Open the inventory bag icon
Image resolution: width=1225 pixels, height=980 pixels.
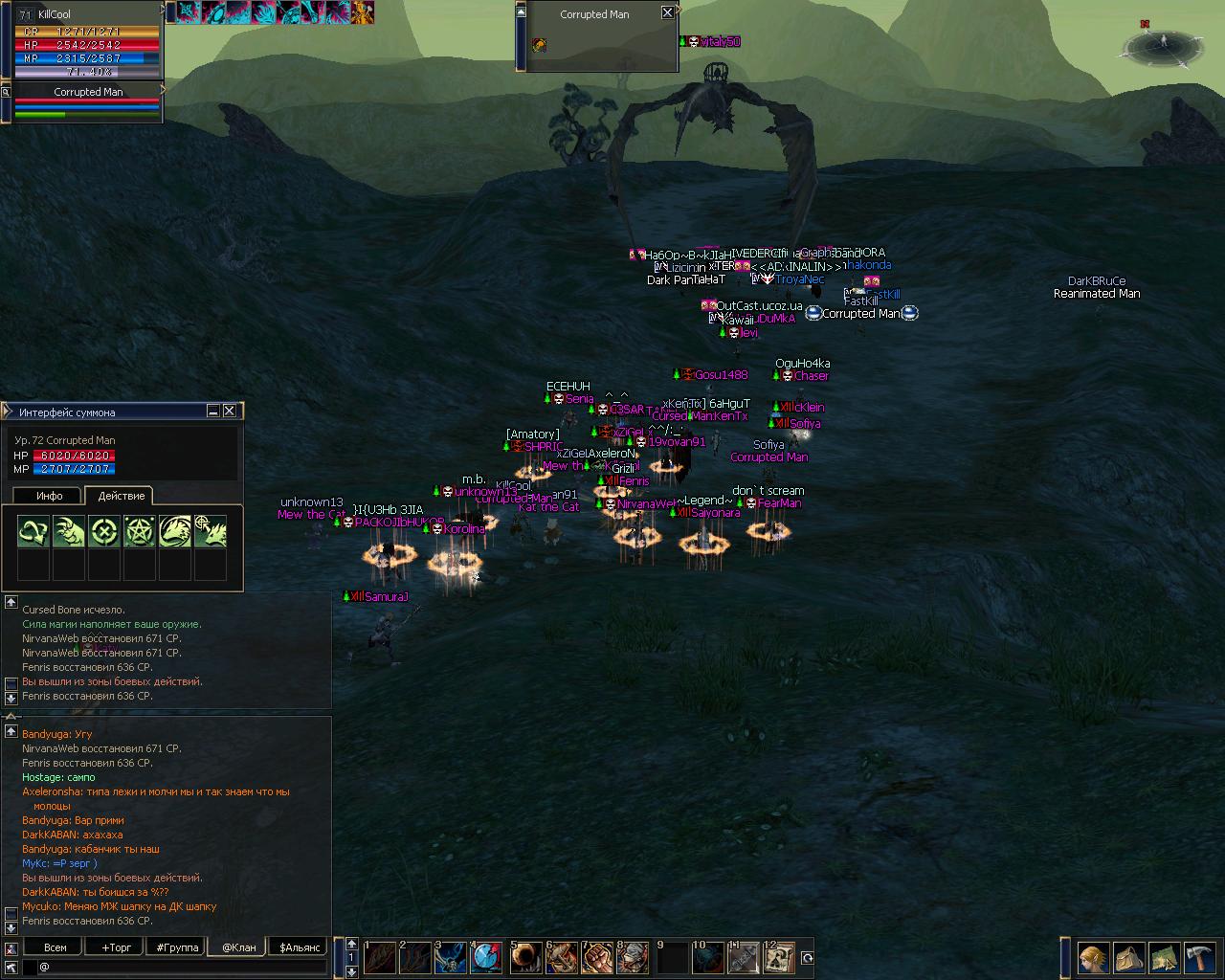coord(1127,958)
